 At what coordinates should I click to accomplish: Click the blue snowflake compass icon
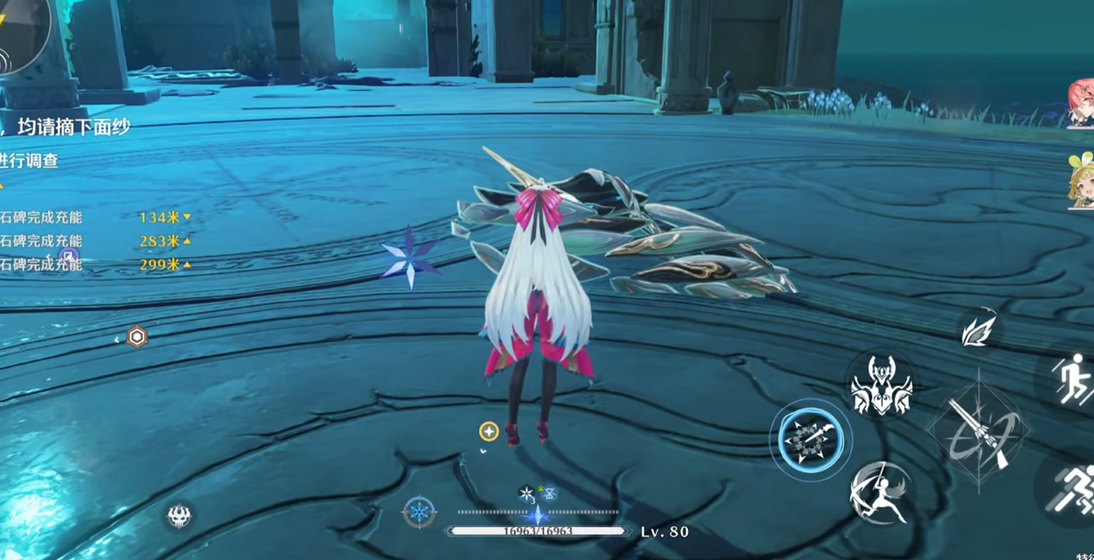[419, 512]
